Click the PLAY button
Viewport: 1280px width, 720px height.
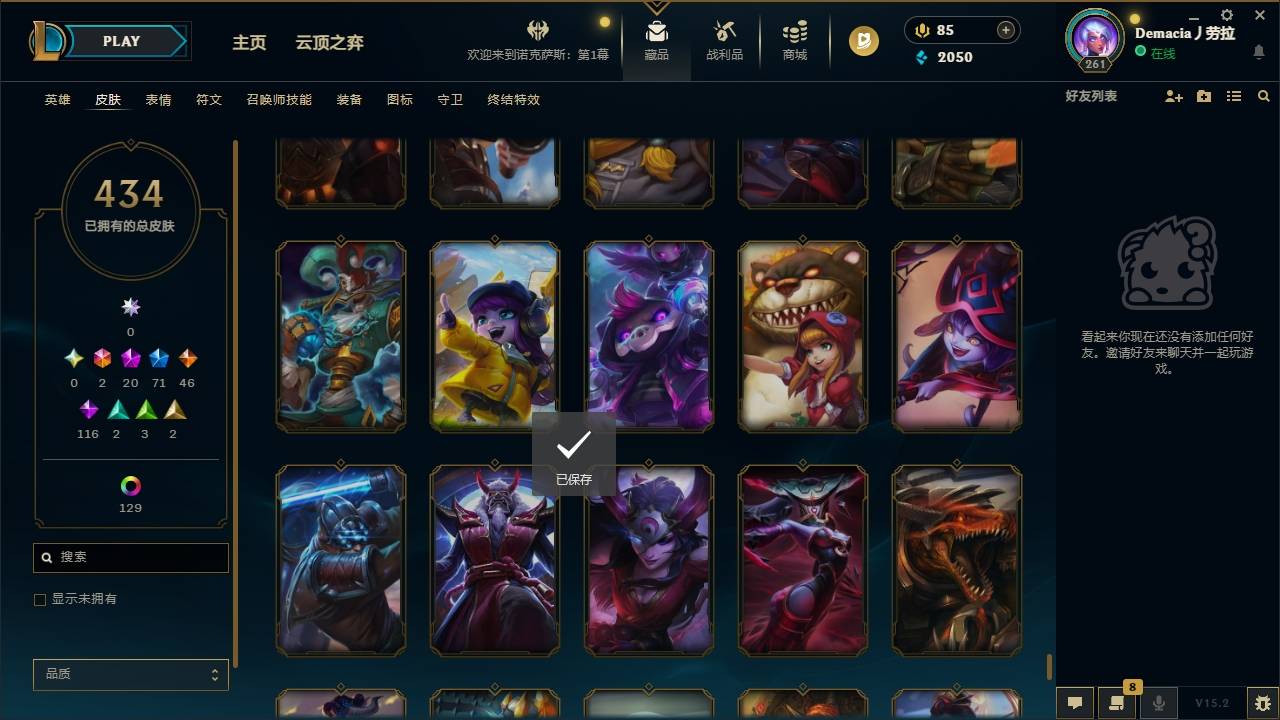(x=121, y=41)
